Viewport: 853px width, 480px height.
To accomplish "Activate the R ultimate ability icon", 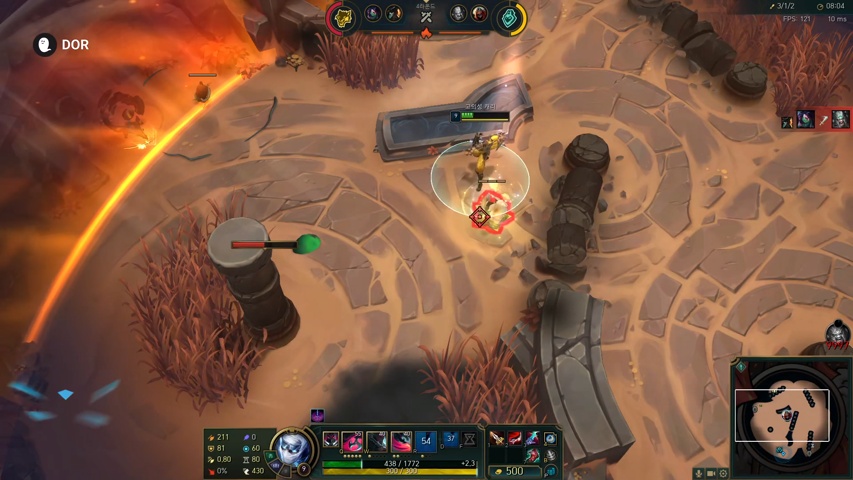I will (x=401, y=441).
